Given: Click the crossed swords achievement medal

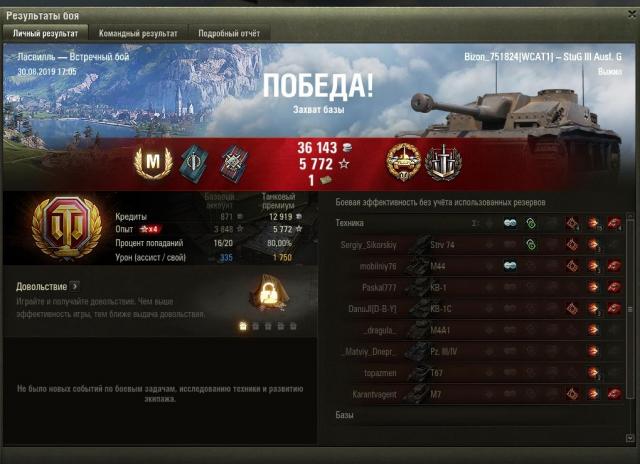Looking at the screenshot, I should [x=441, y=161].
